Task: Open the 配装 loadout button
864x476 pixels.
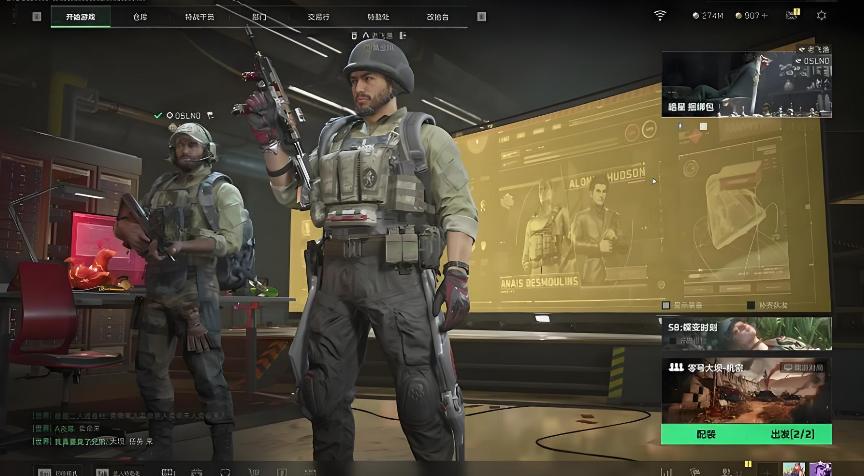Action: [706, 435]
